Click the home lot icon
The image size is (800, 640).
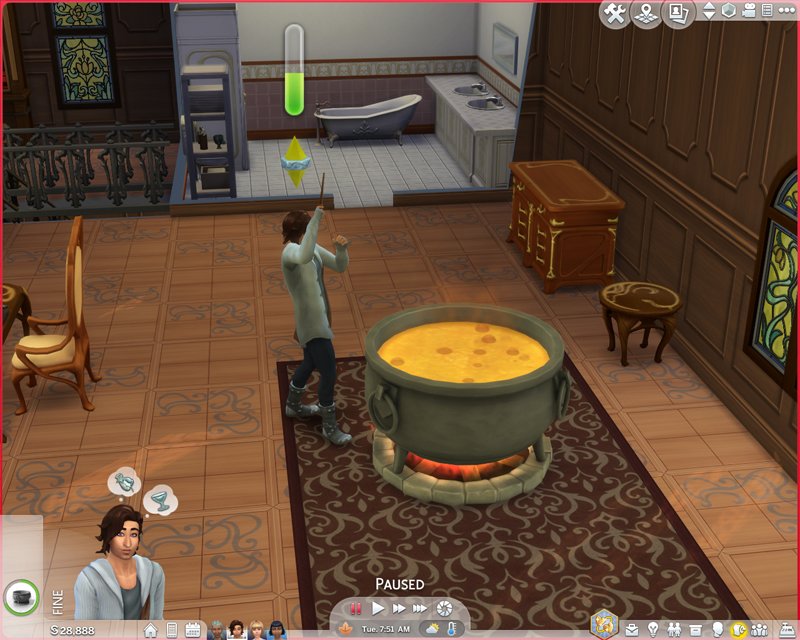click(x=150, y=630)
